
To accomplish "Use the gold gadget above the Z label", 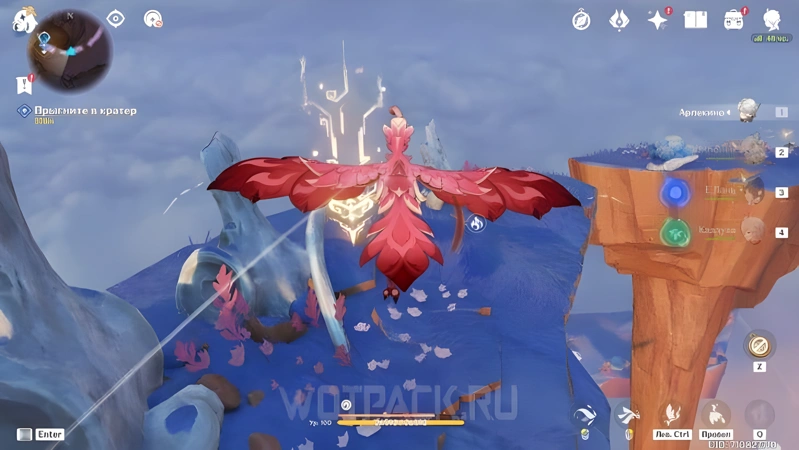I will click(760, 346).
